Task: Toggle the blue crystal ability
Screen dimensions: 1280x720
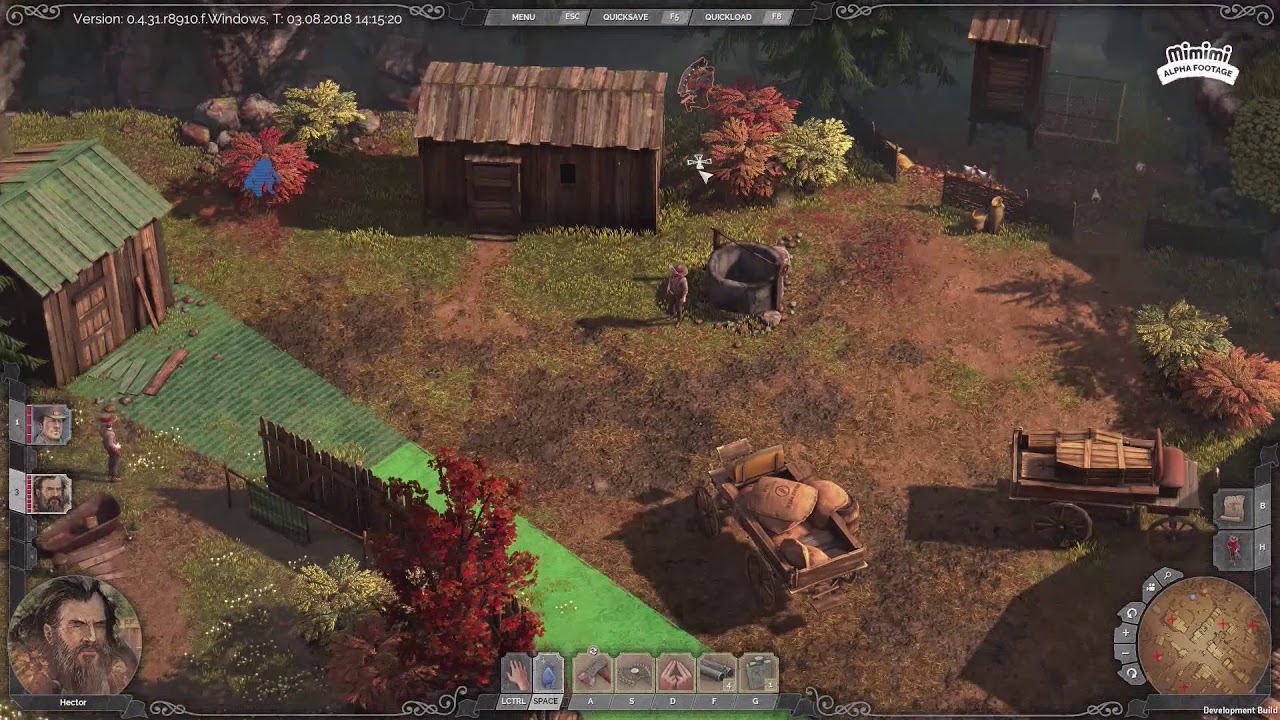Action: click(x=548, y=673)
